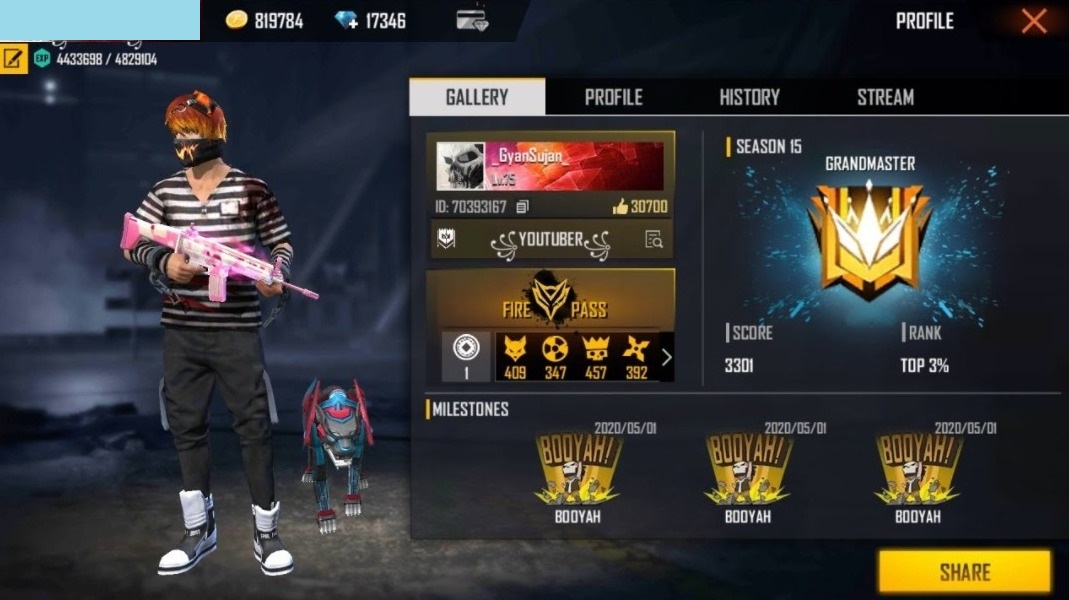Open the Fire Pass banner
The height and width of the screenshot is (600, 1069).
coord(550,300)
